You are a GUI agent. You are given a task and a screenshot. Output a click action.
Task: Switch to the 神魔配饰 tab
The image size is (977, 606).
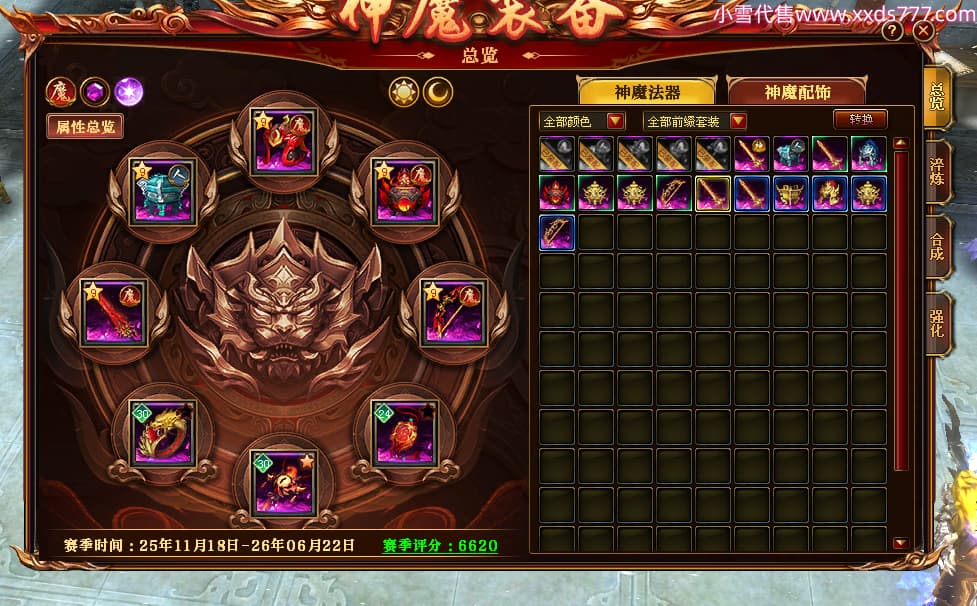tap(796, 92)
